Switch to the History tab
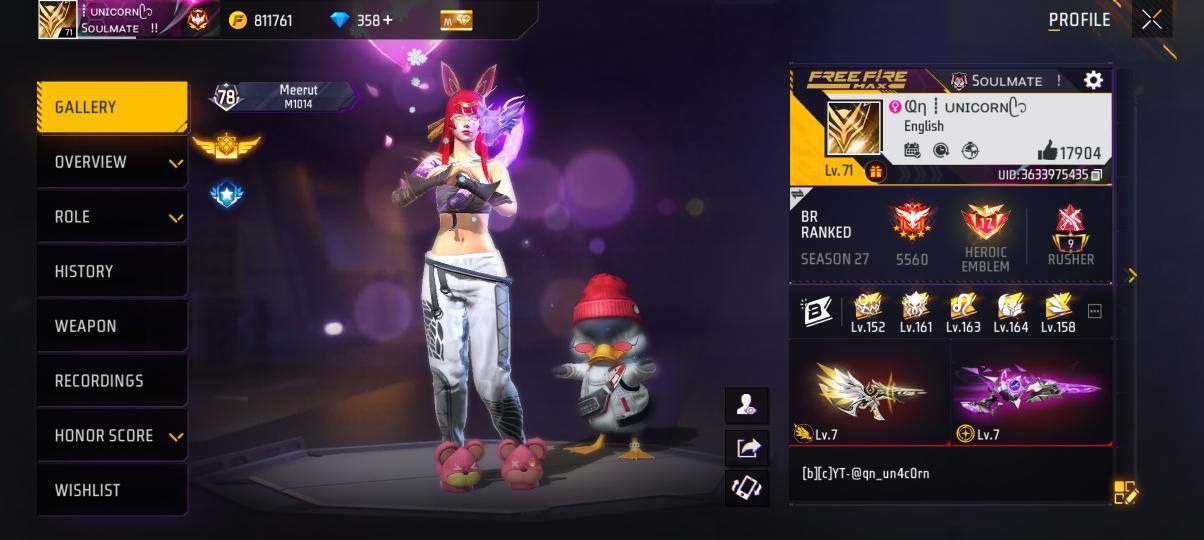Viewport: 1204px width, 540px height. click(112, 271)
